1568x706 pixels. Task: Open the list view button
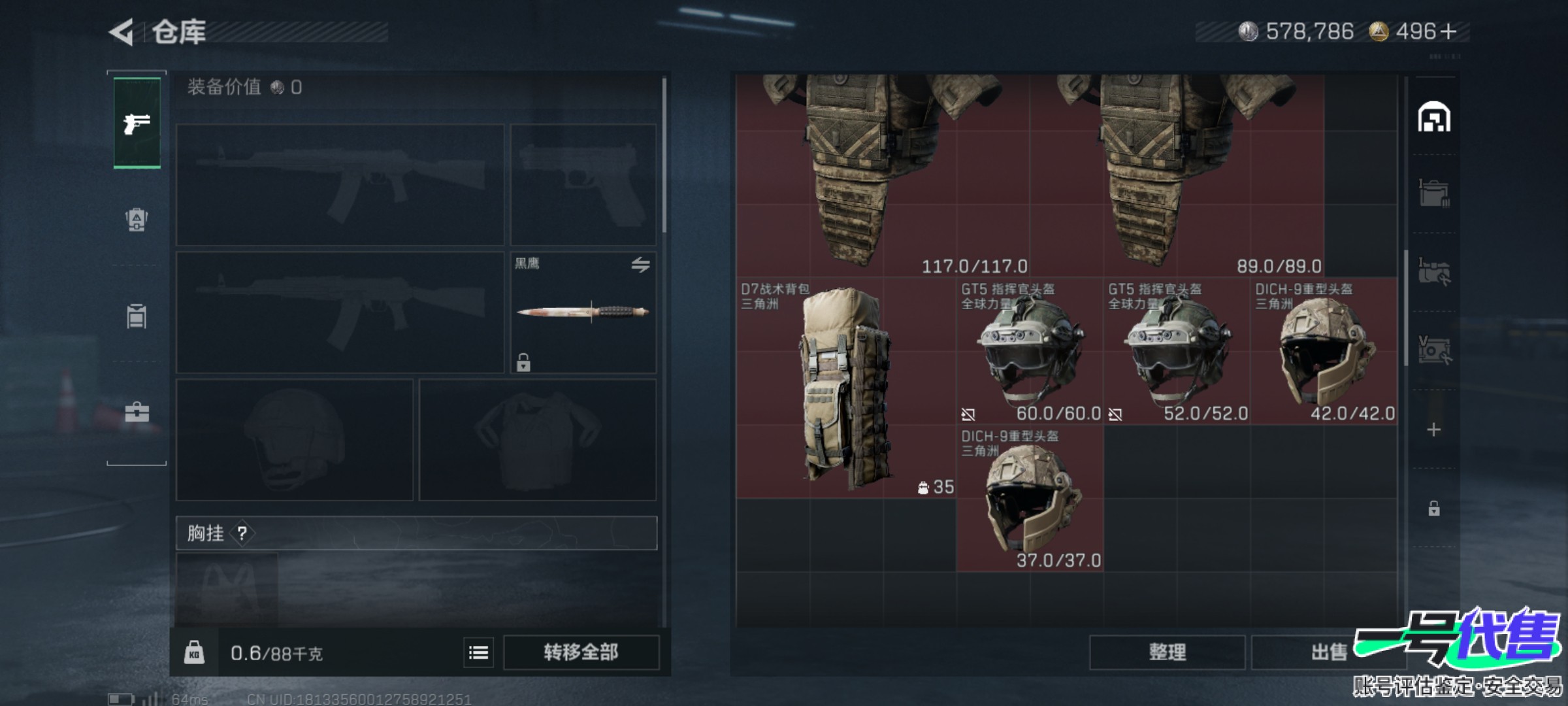click(x=478, y=652)
